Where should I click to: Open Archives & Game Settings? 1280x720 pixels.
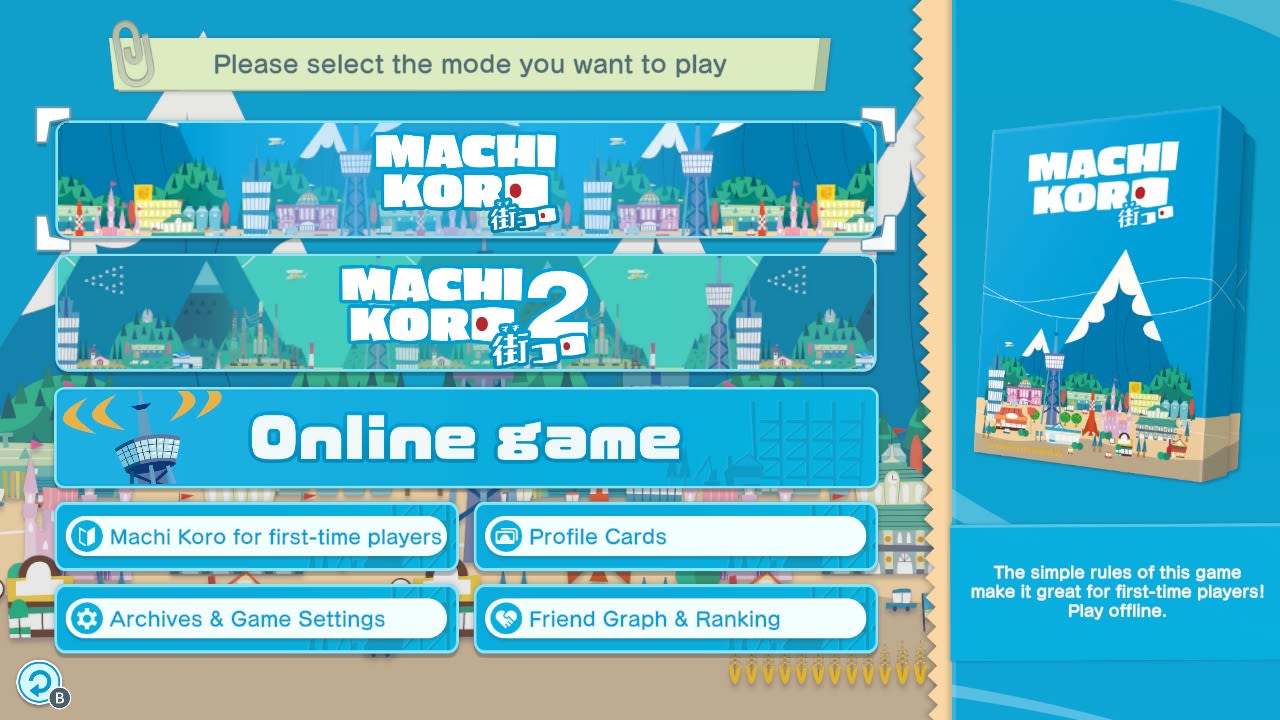[257, 619]
